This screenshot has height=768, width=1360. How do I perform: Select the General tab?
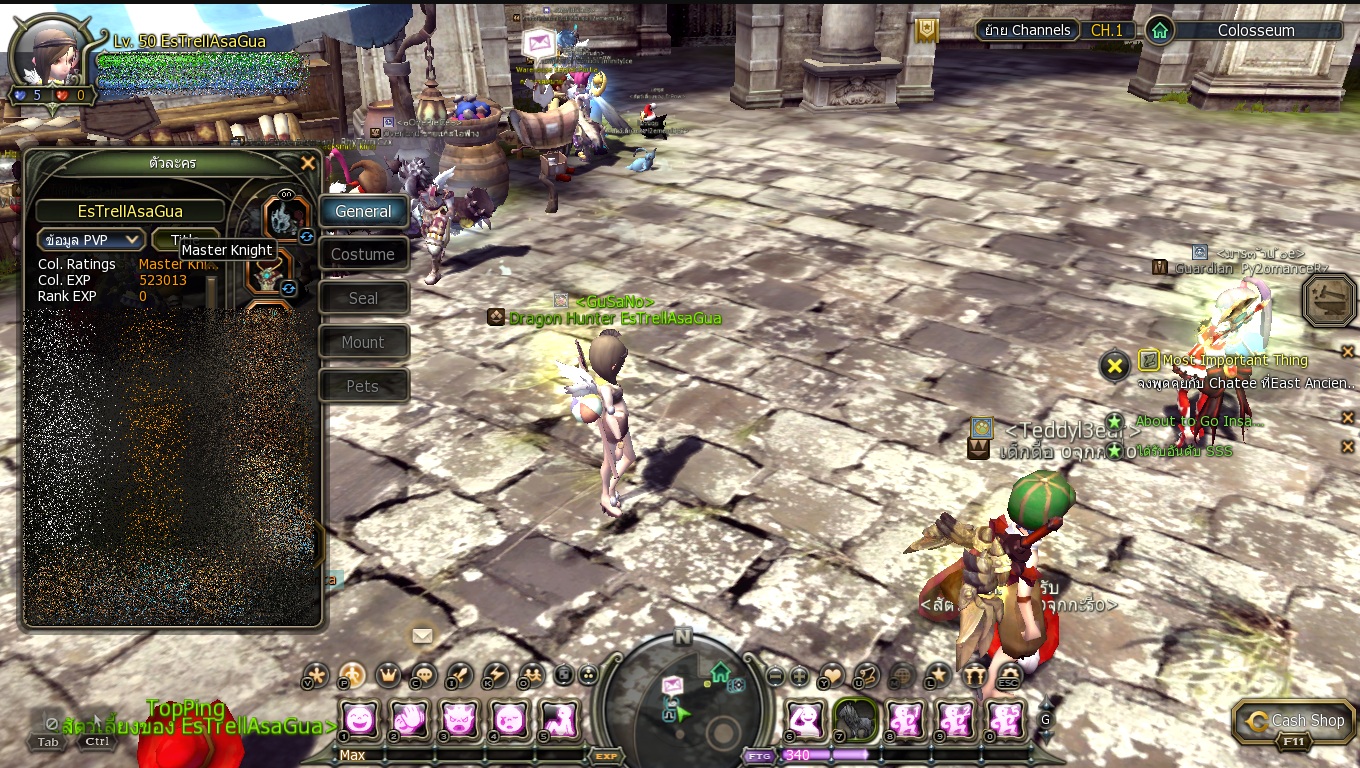click(363, 211)
